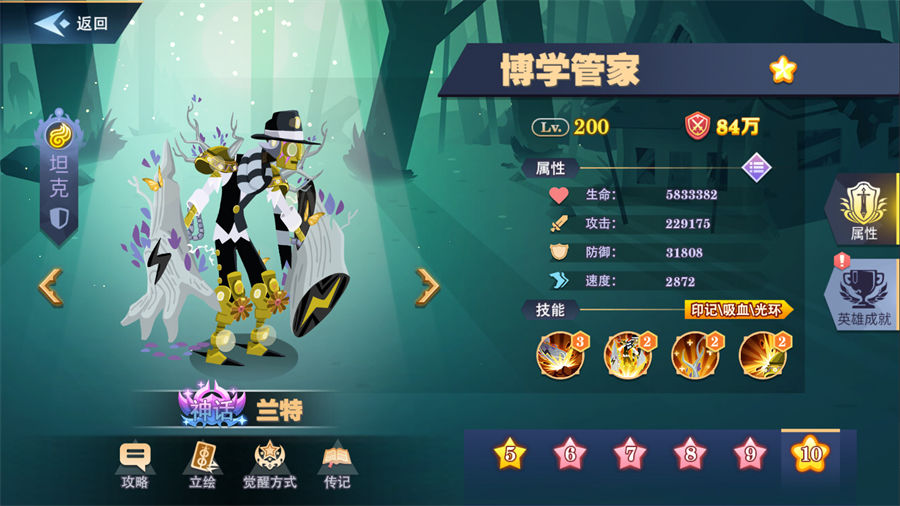Click the 坦克 tank class badge
Image resolution: width=900 pixels, height=506 pixels.
60,180
